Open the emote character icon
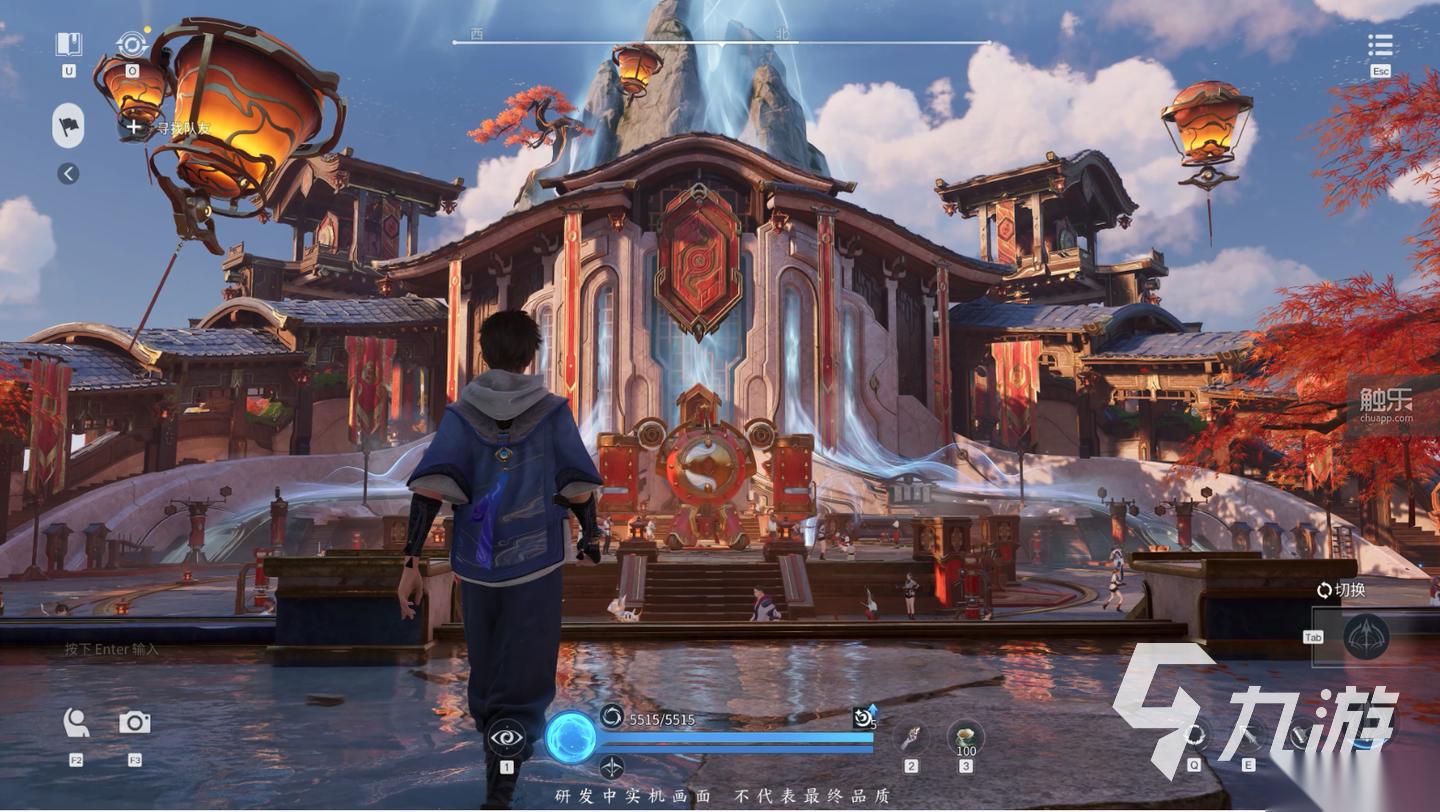This screenshot has width=1440, height=812. [76, 722]
